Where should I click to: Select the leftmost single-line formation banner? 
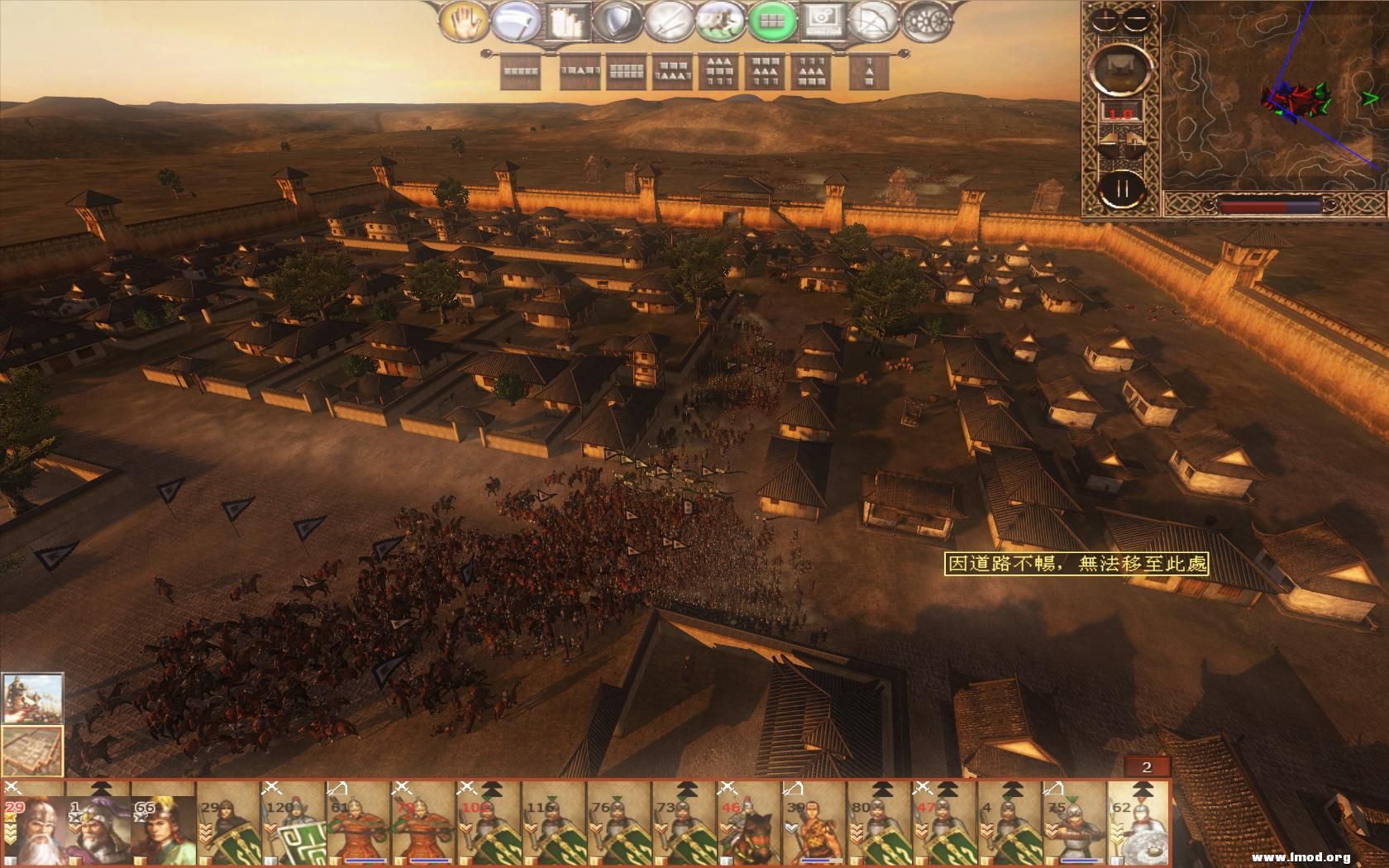click(x=522, y=71)
